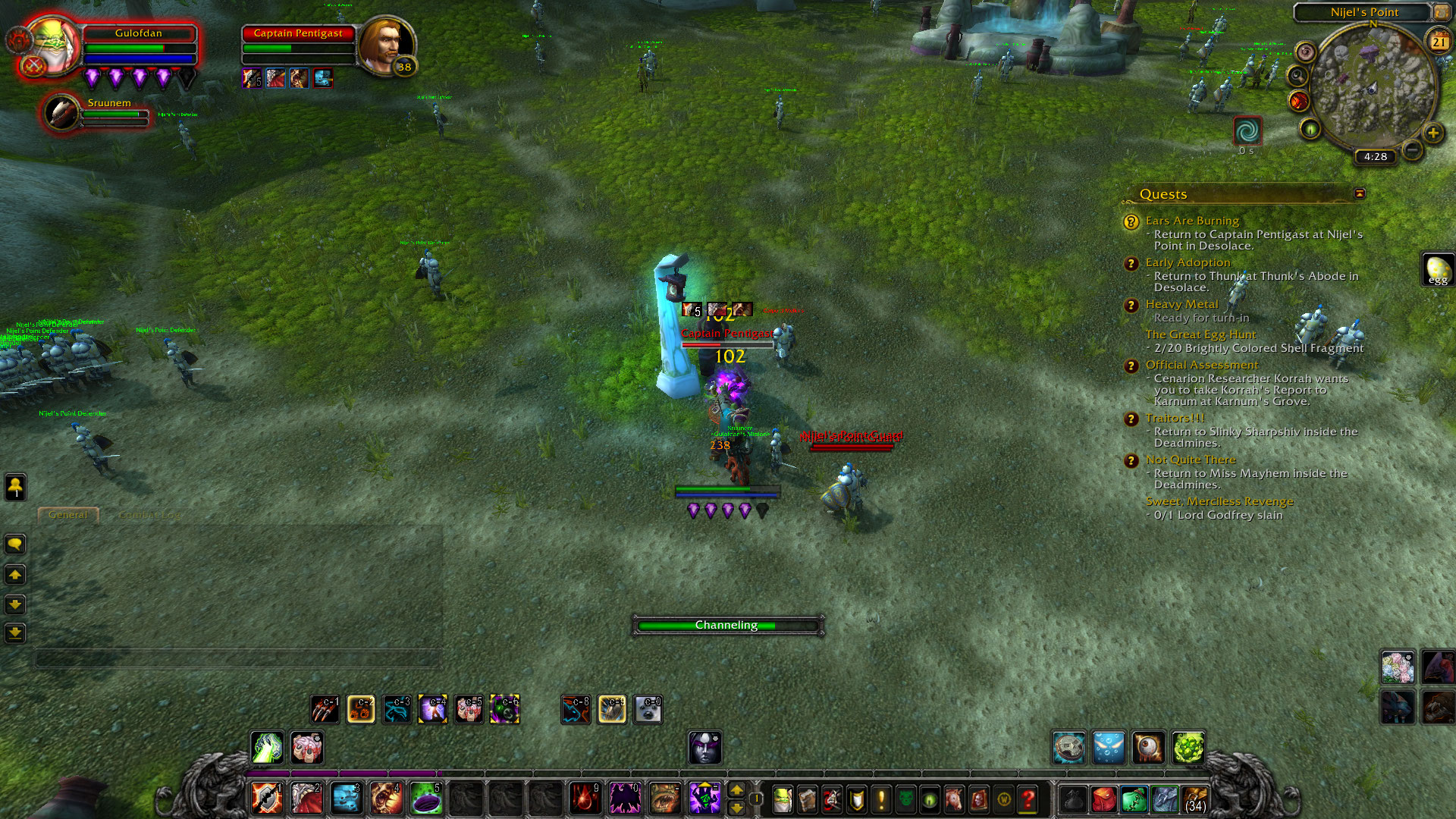Cast the ability in action slot 1
This screenshot has height=819, width=1456.
[x=267, y=798]
